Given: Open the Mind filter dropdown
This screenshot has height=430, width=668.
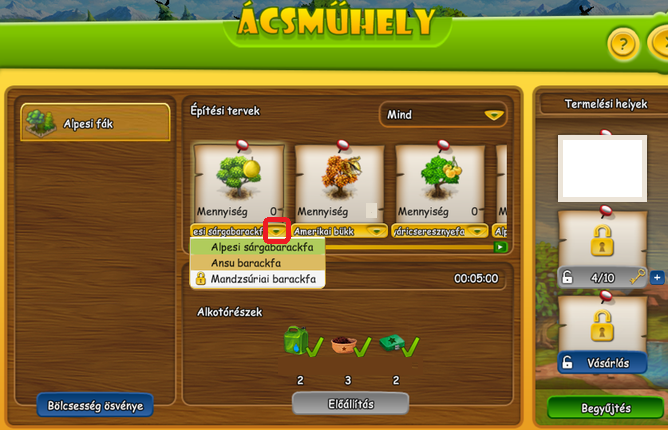Looking at the screenshot, I should pos(441,115).
